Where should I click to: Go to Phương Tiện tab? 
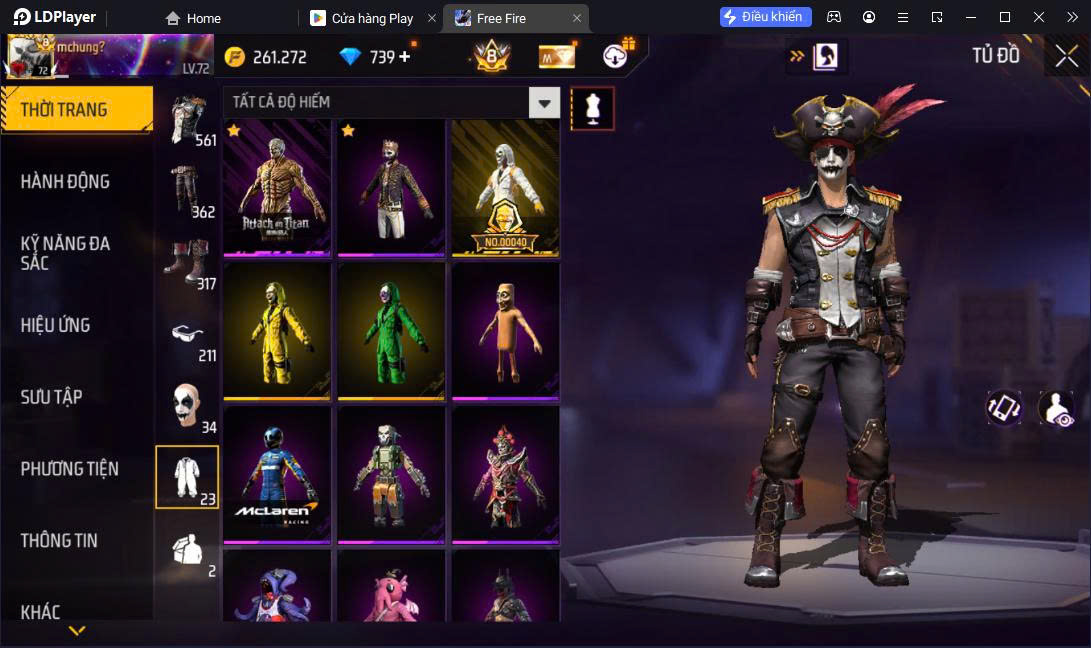click(x=69, y=468)
